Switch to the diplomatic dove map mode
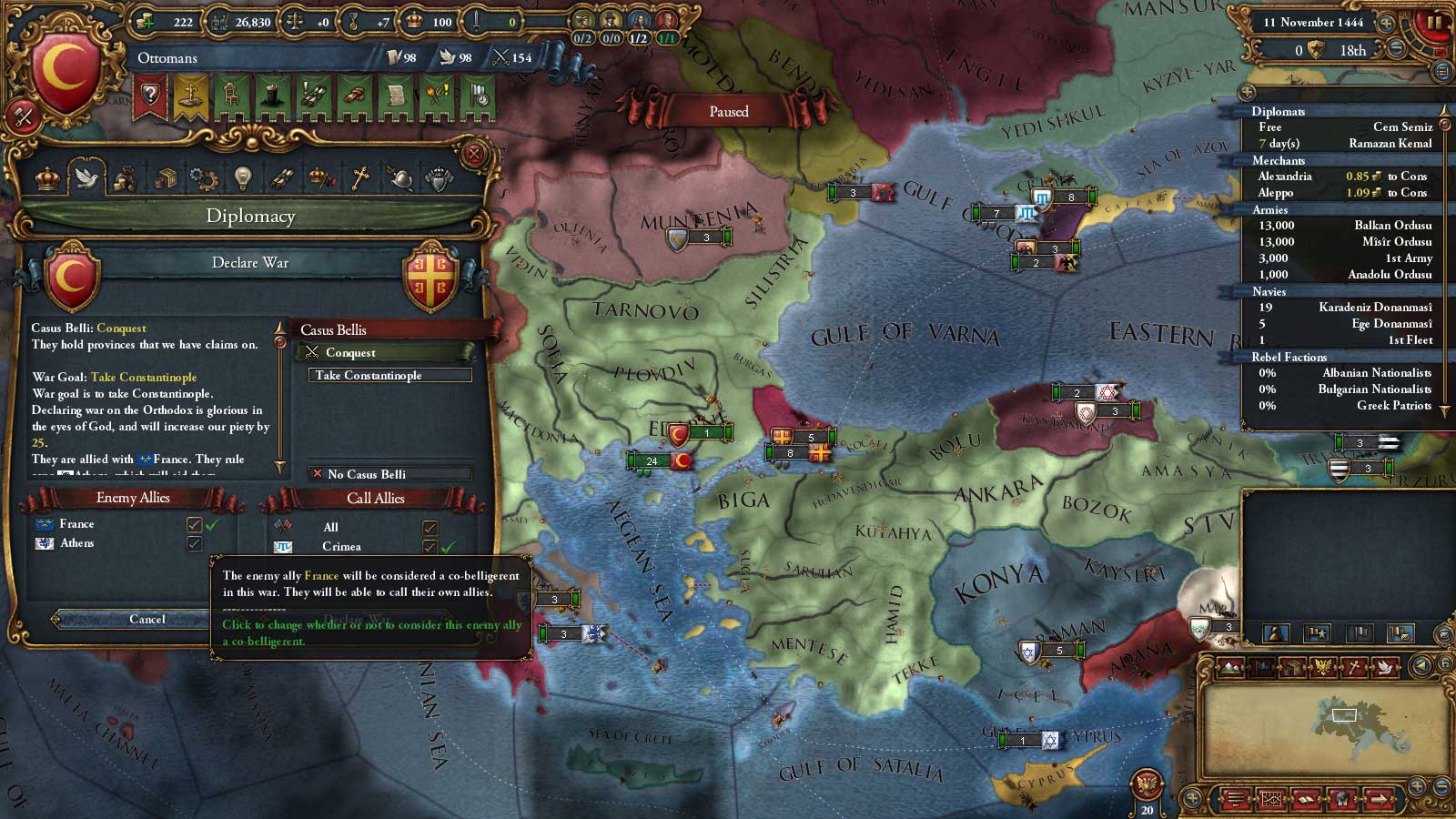 [1385, 667]
